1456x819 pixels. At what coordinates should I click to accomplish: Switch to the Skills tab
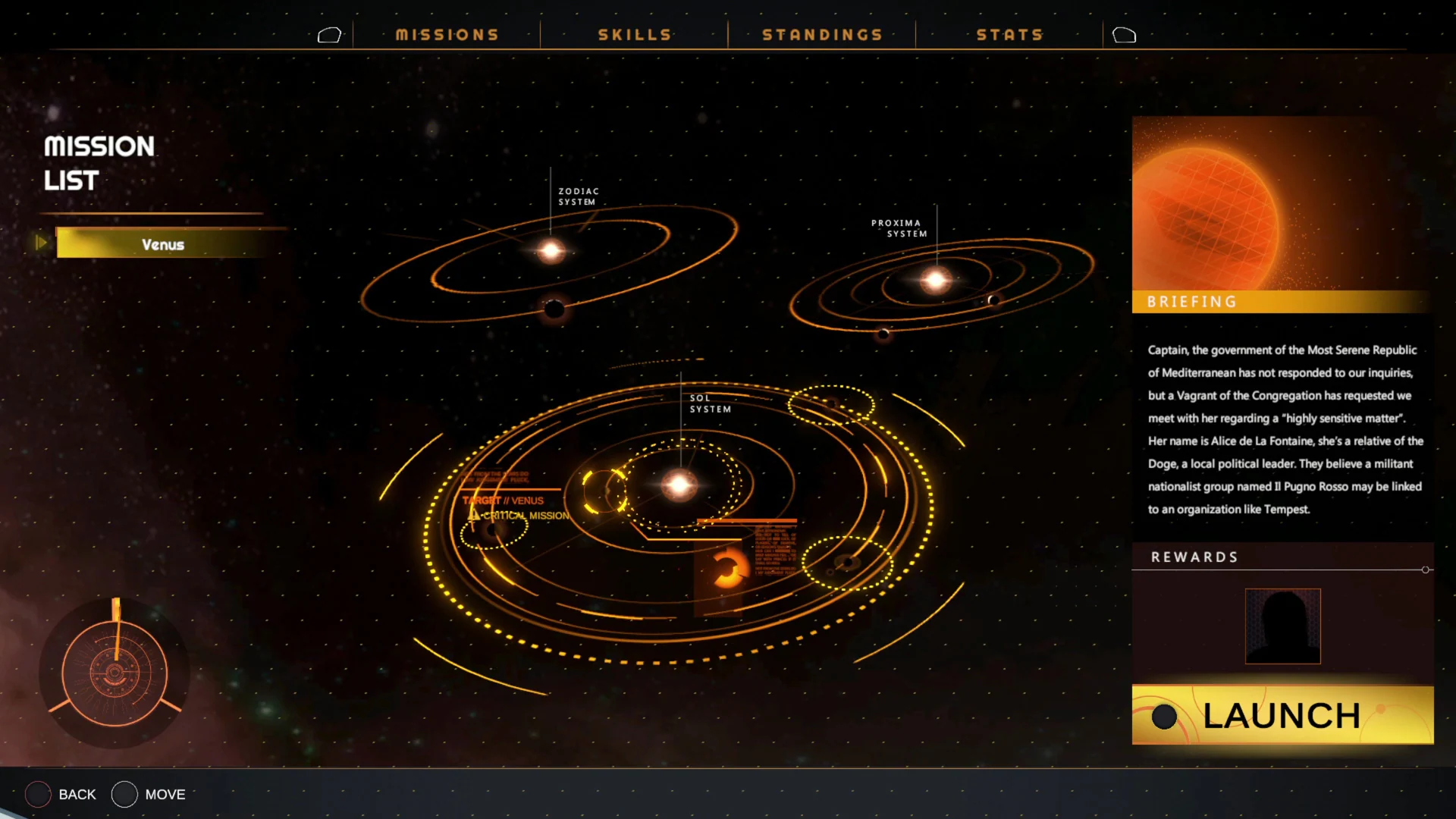(634, 34)
